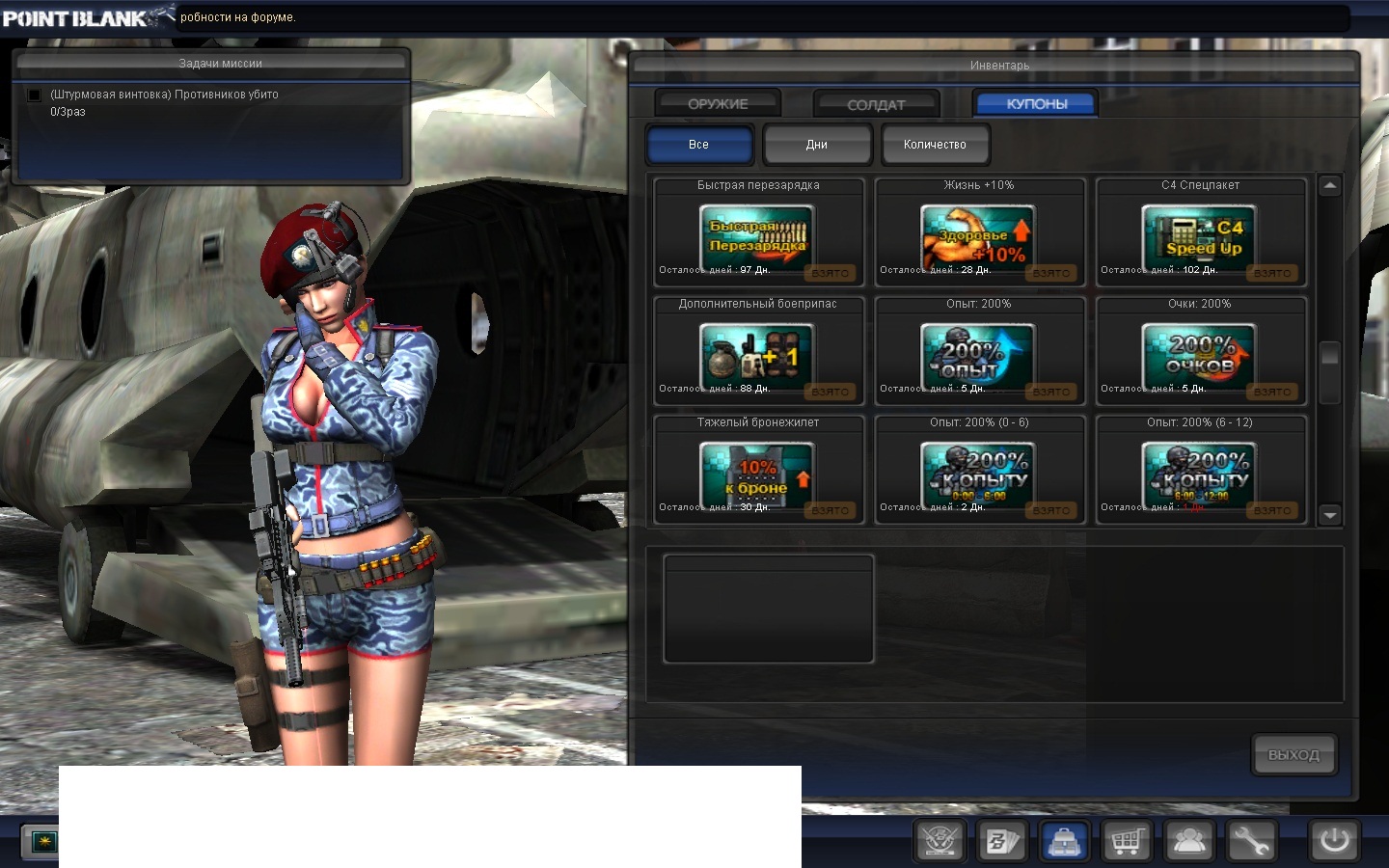Filter coupons by Дни
Screen dimensions: 1389x868
[x=817, y=145]
